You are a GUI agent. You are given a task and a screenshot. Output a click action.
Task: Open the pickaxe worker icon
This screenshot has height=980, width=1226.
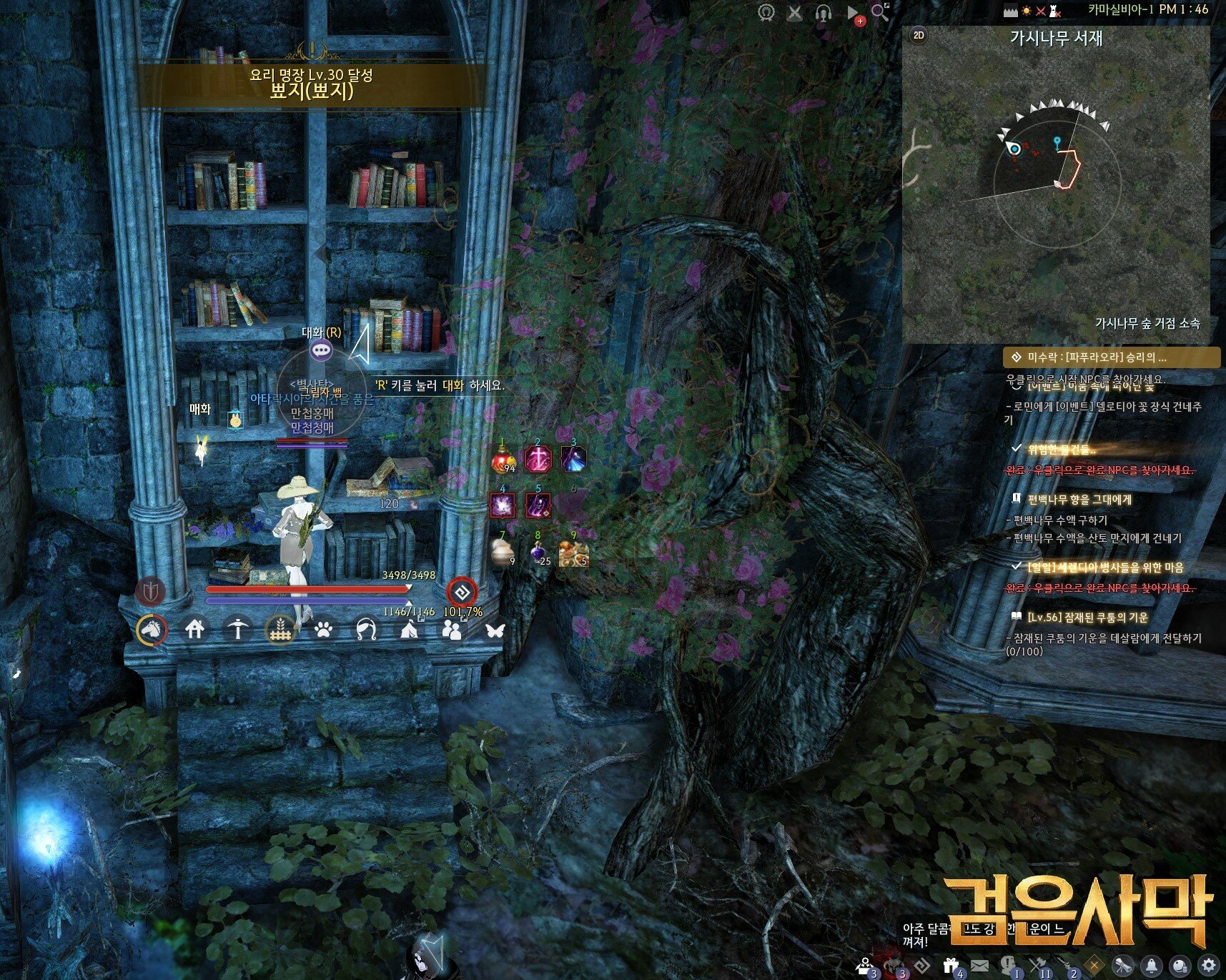[x=237, y=629]
